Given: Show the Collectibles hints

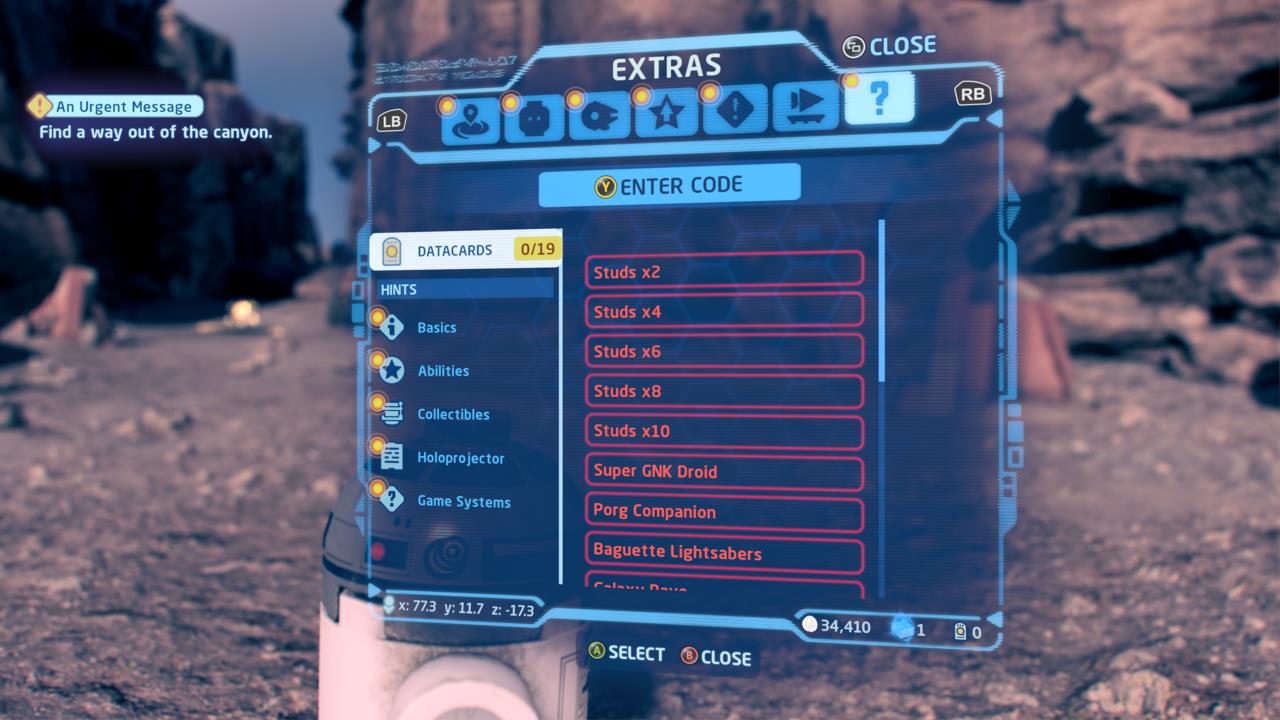Looking at the screenshot, I should point(452,414).
